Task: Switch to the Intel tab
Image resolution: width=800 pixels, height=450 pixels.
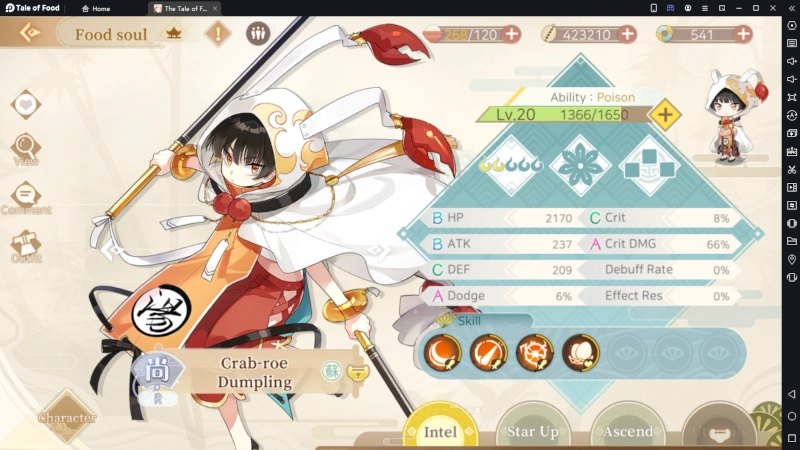Action: [441, 431]
